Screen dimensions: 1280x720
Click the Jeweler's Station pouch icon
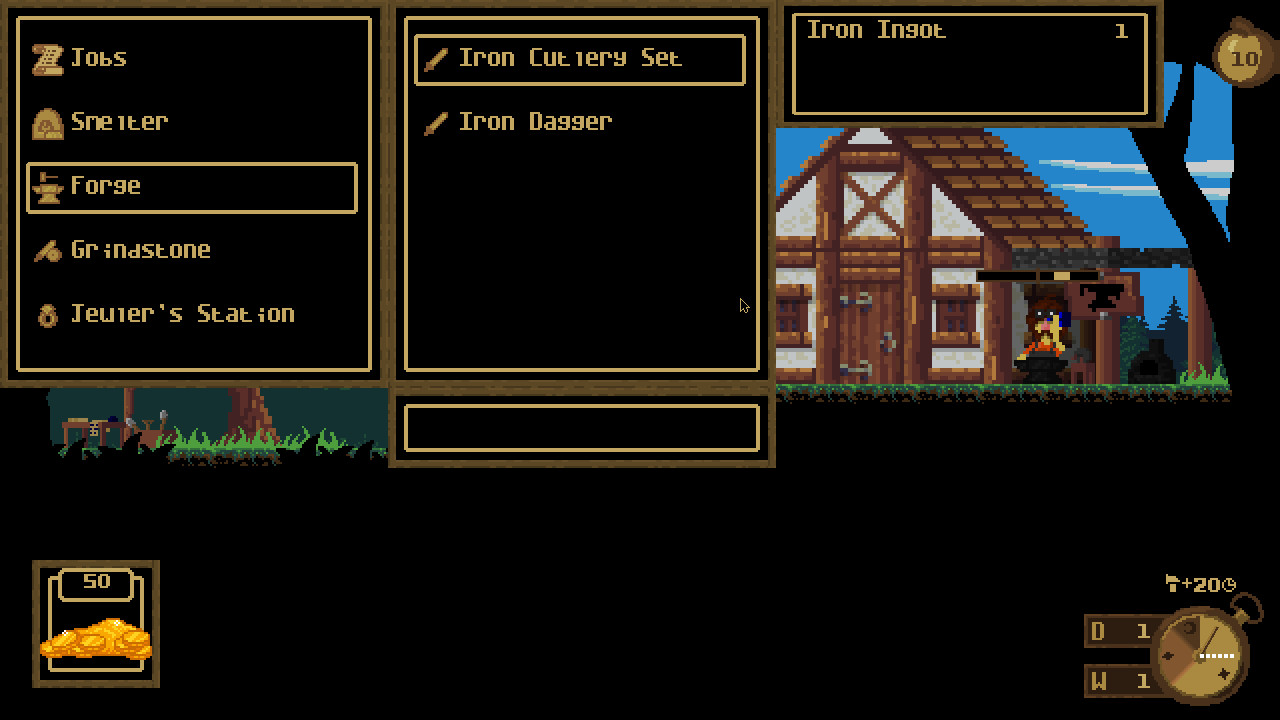[x=45, y=313]
